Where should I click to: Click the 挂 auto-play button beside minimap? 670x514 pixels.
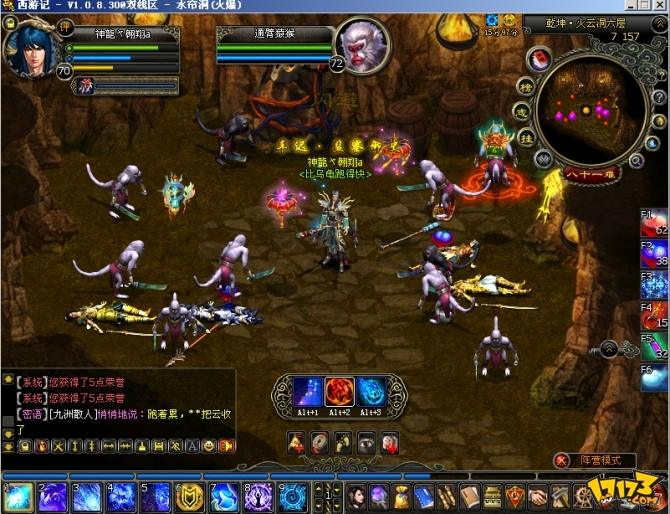[x=525, y=138]
